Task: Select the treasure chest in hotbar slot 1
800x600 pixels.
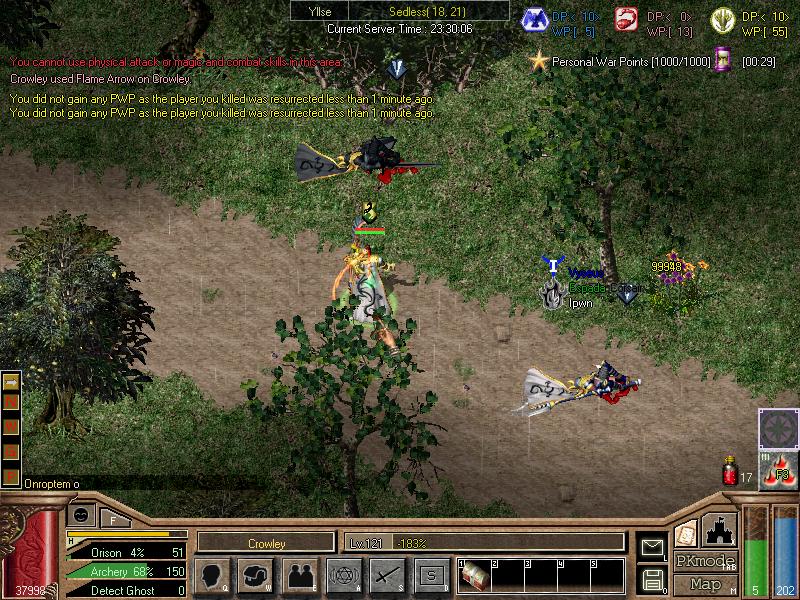Action: (x=476, y=578)
